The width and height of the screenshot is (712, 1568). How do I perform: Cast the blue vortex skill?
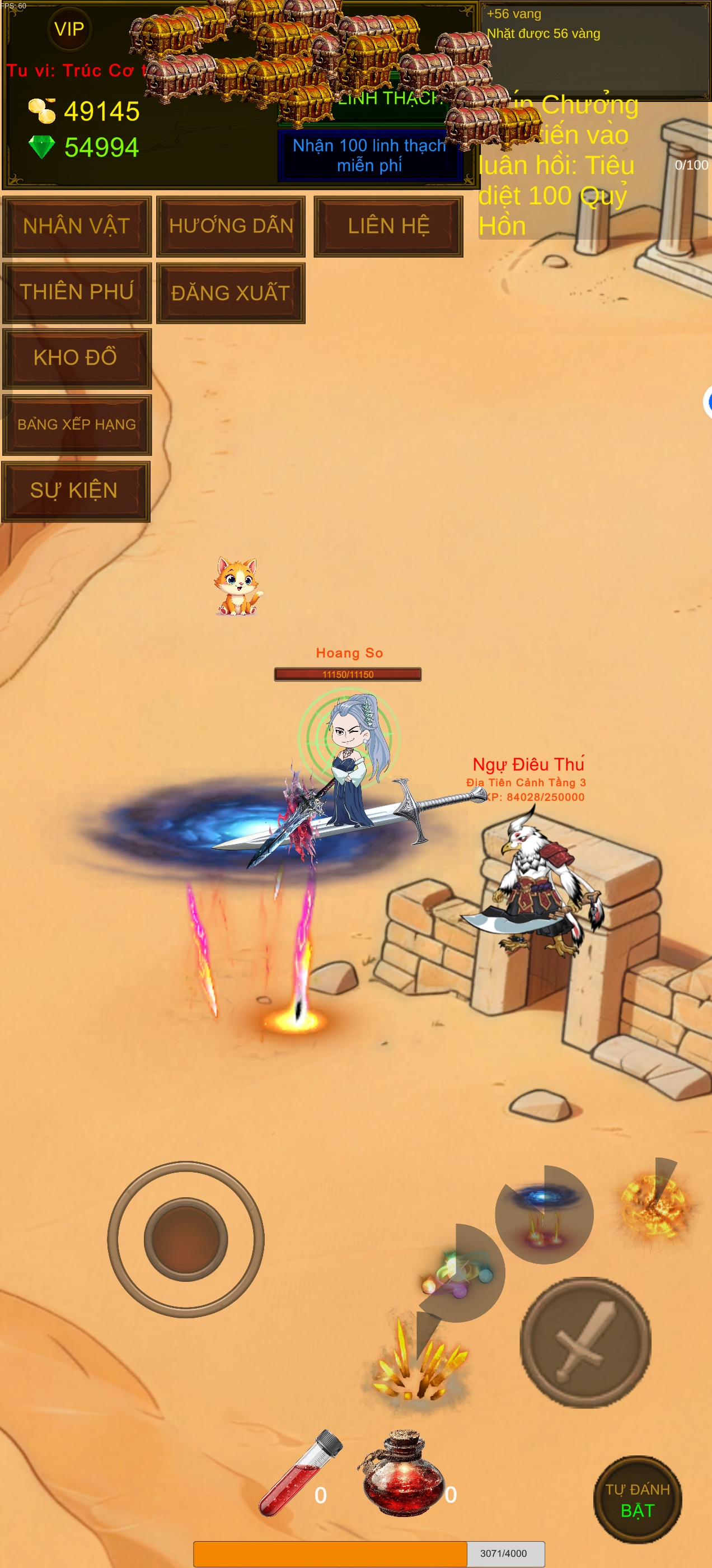coord(544,1213)
